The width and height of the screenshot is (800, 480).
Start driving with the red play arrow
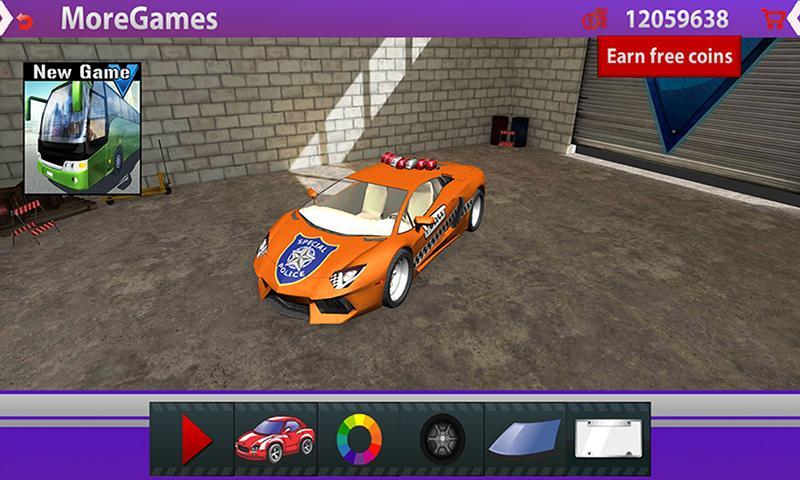point(193,438)
